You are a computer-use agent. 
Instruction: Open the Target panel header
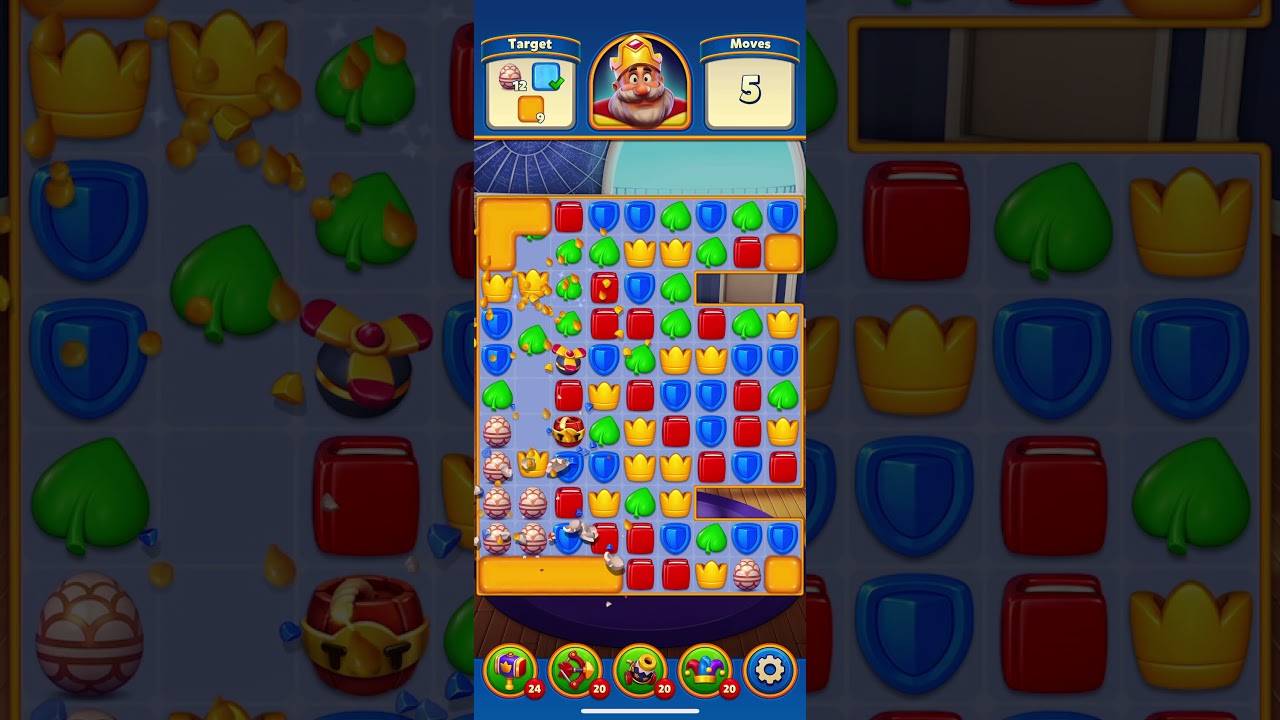click(531, 44)
